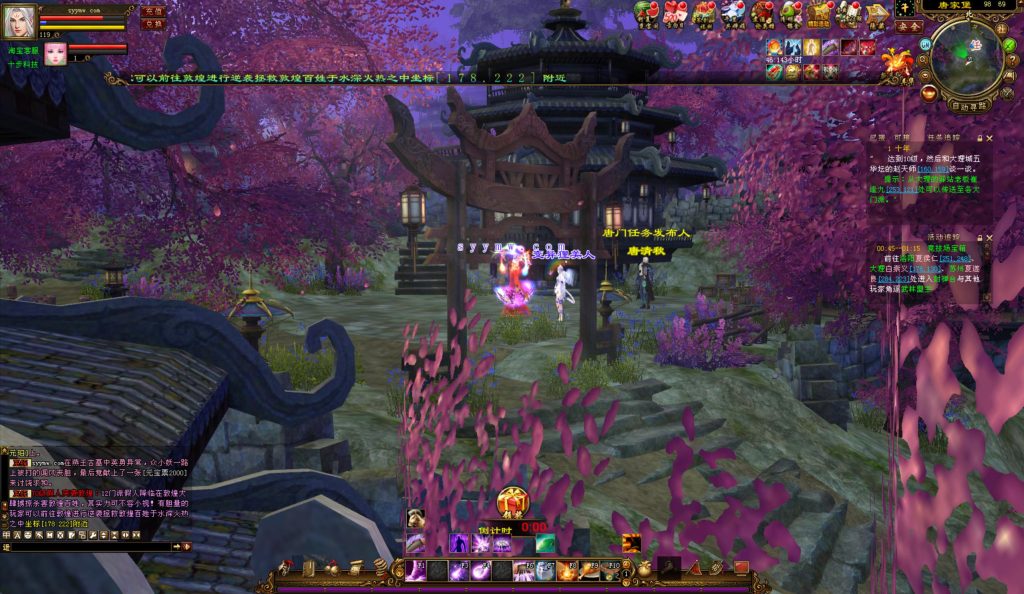Select the F9 roast meat food slot

tap(590, 570)
